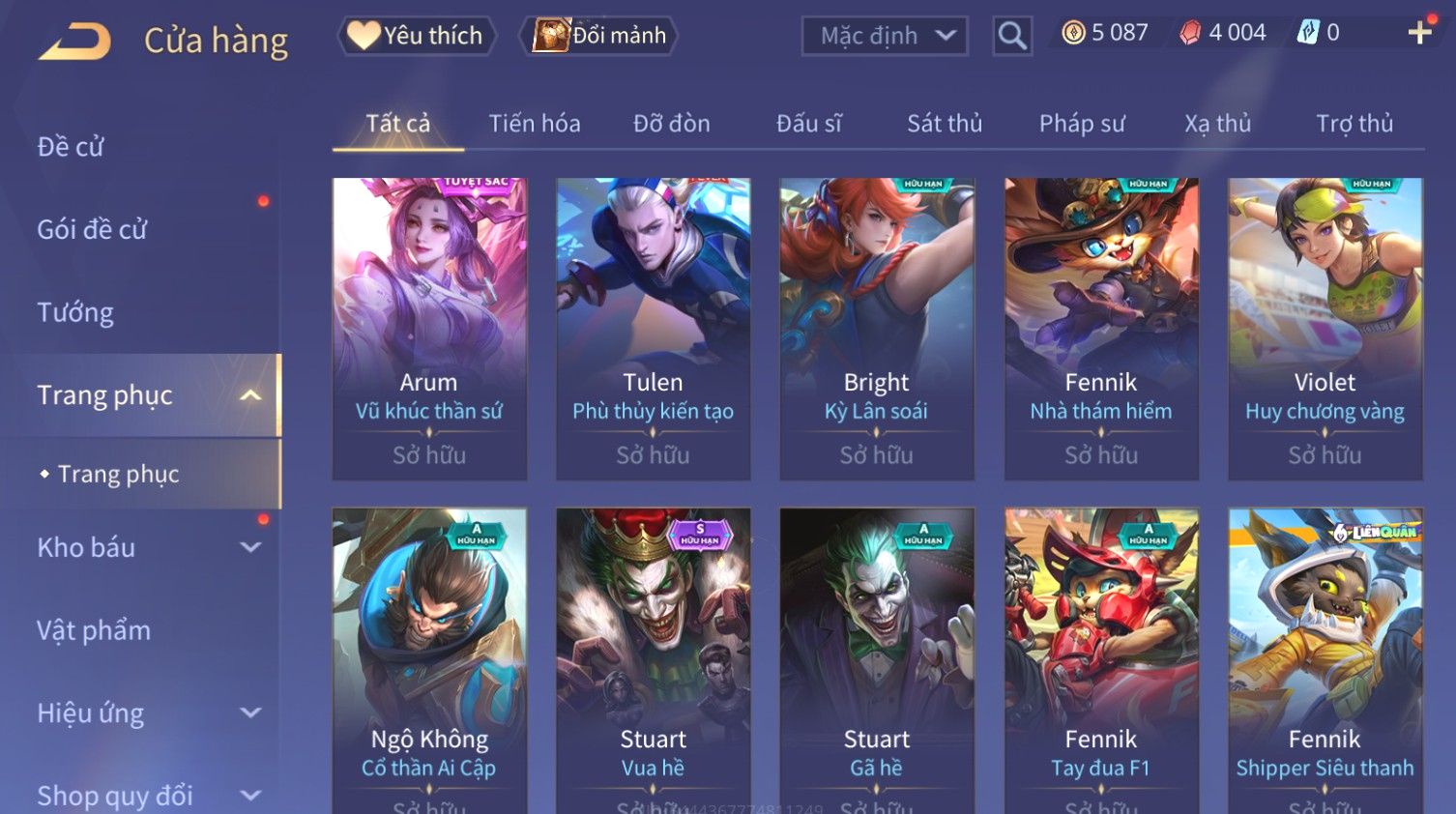The width and height of the screenshot is (1456, 814).
Task: Open the Xạ thủ tab
Action: 1217,124
